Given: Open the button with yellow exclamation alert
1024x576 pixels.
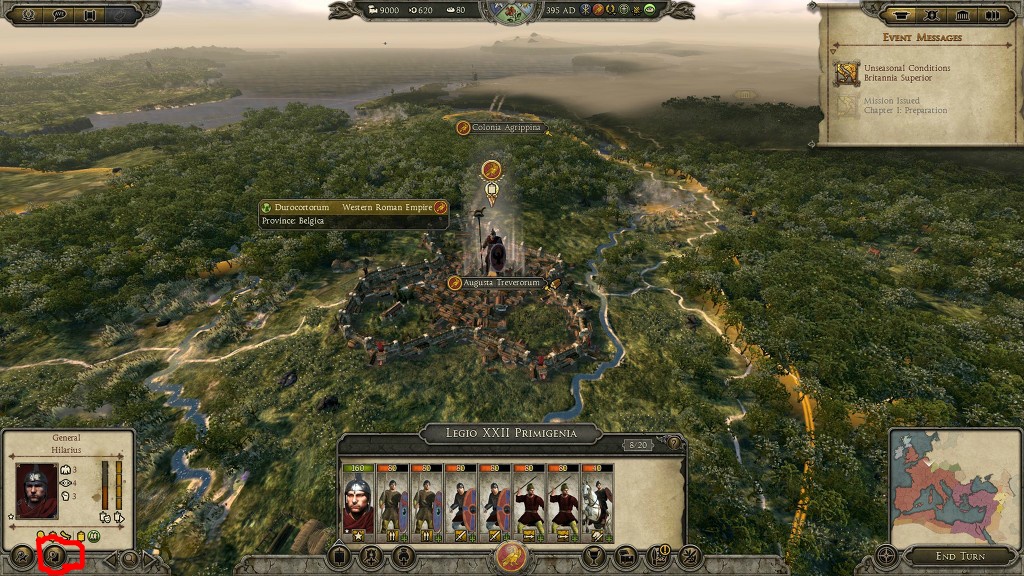Looking at the screenshot, I should pyautogui.click(x=659, y=557).
